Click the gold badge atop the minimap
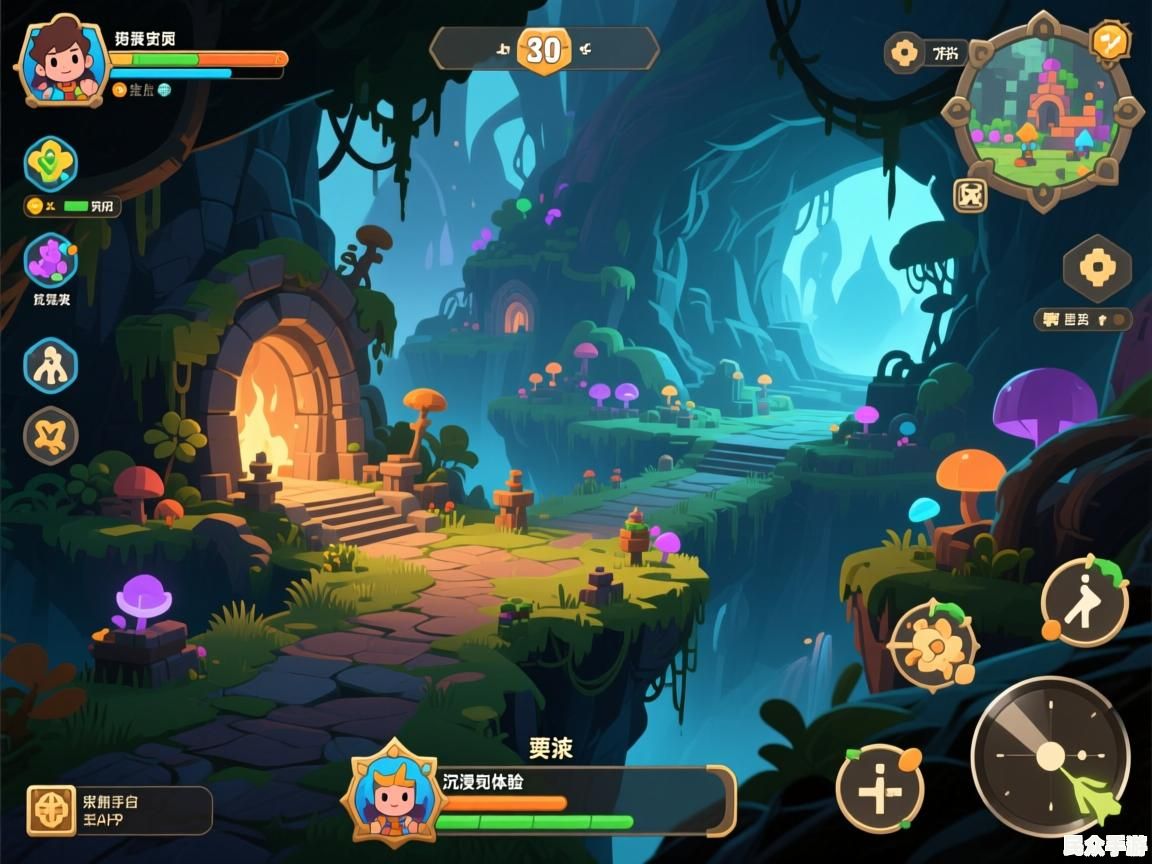1152x864 pixels. tap(1109, 42)
